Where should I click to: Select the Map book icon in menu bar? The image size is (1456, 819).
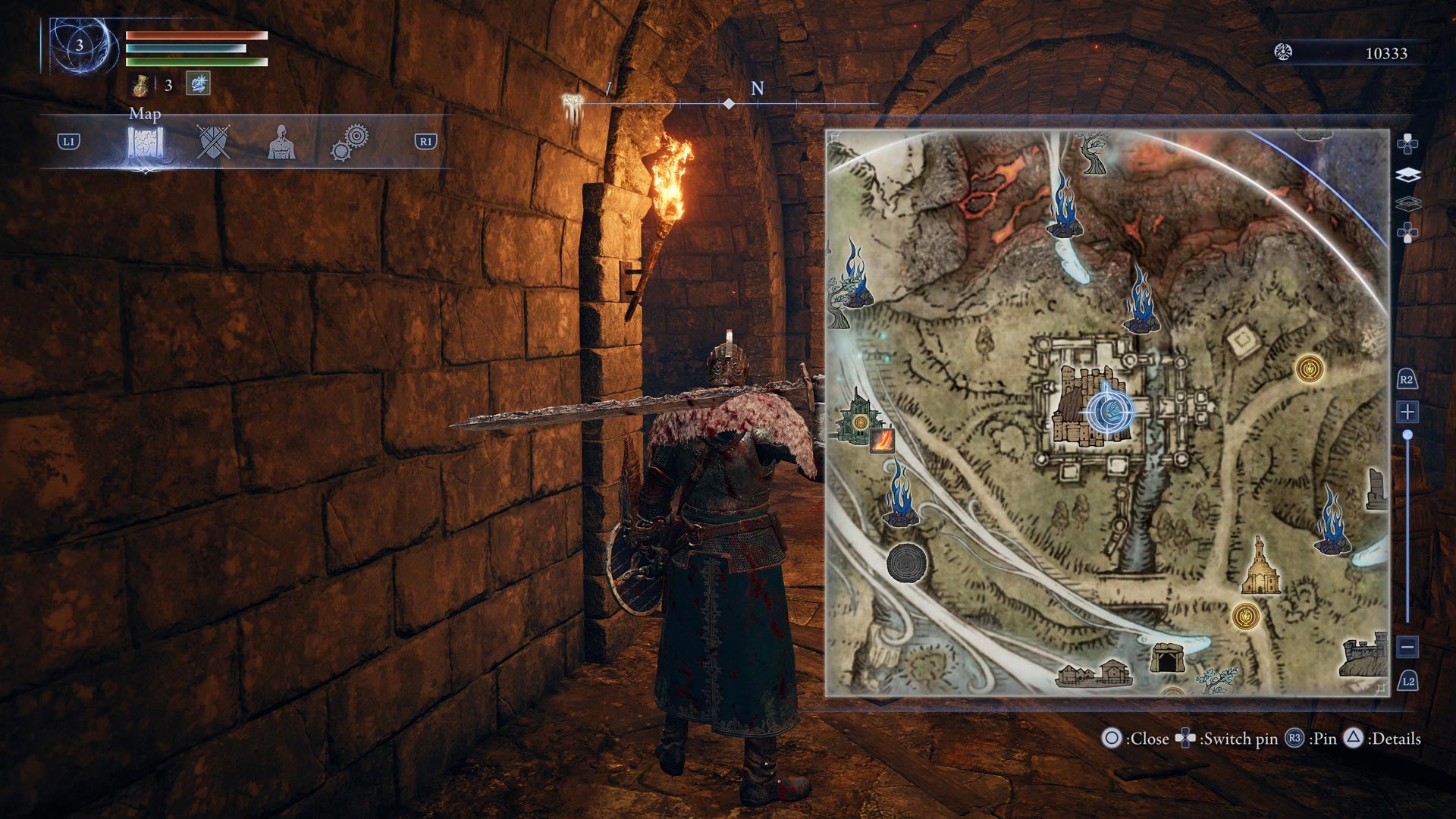144,142
